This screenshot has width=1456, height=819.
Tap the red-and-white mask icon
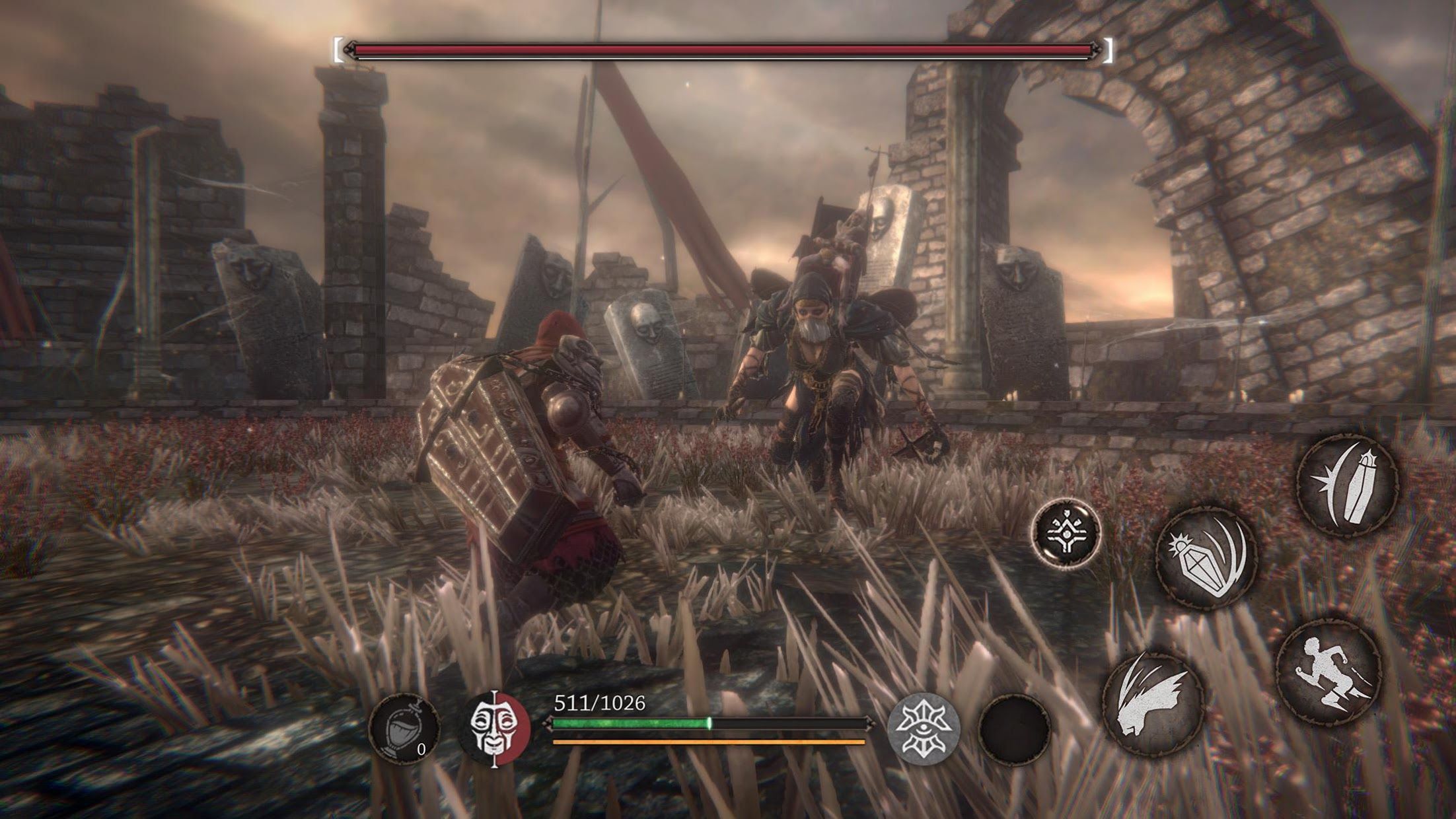496,728
